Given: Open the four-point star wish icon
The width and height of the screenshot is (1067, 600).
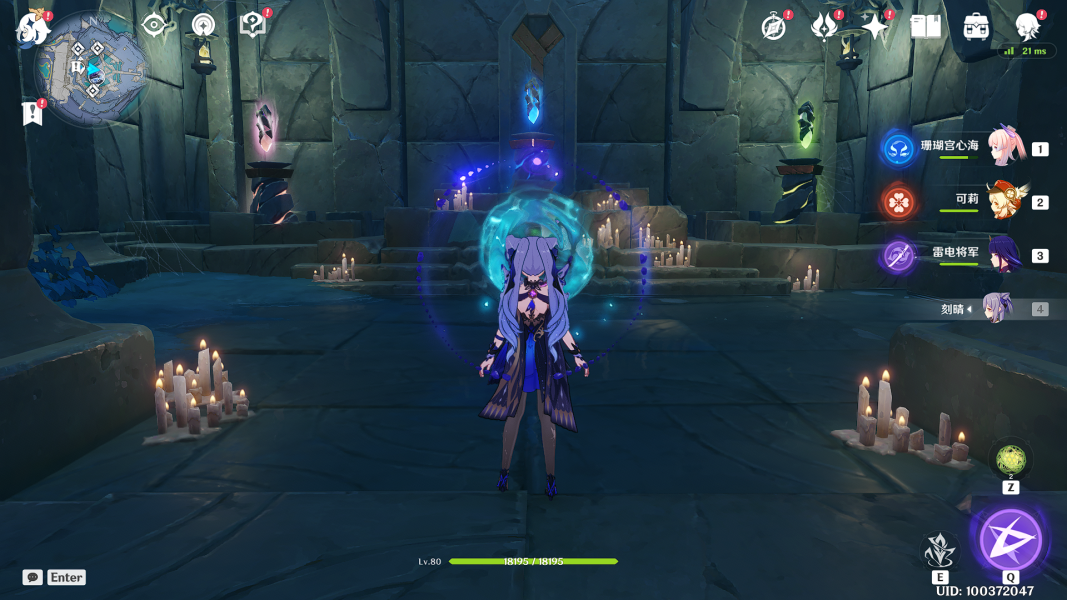Looking at the screenshot, I should click(x=875, y=27).
